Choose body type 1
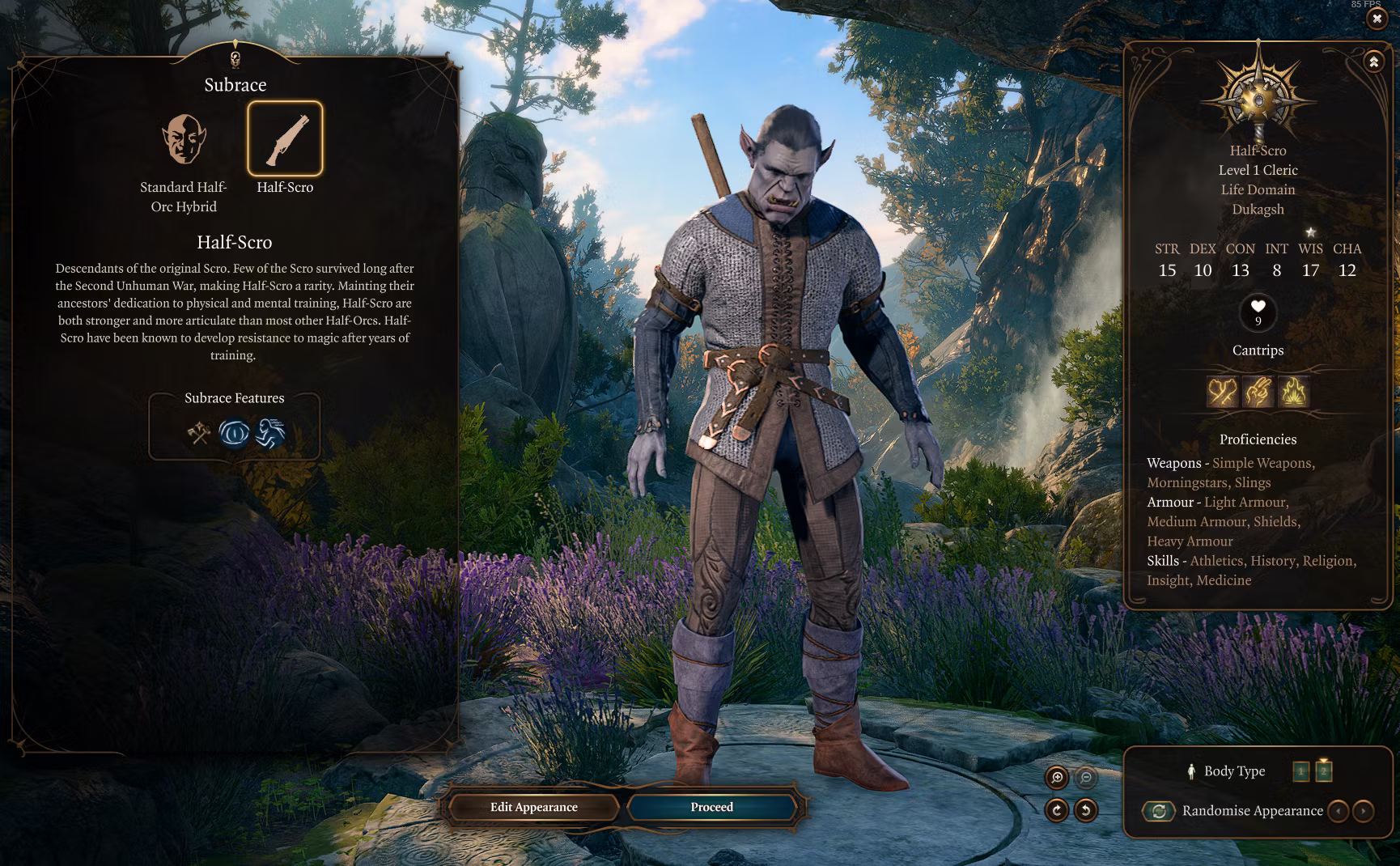1400x866 pixels. [1300, 771]
